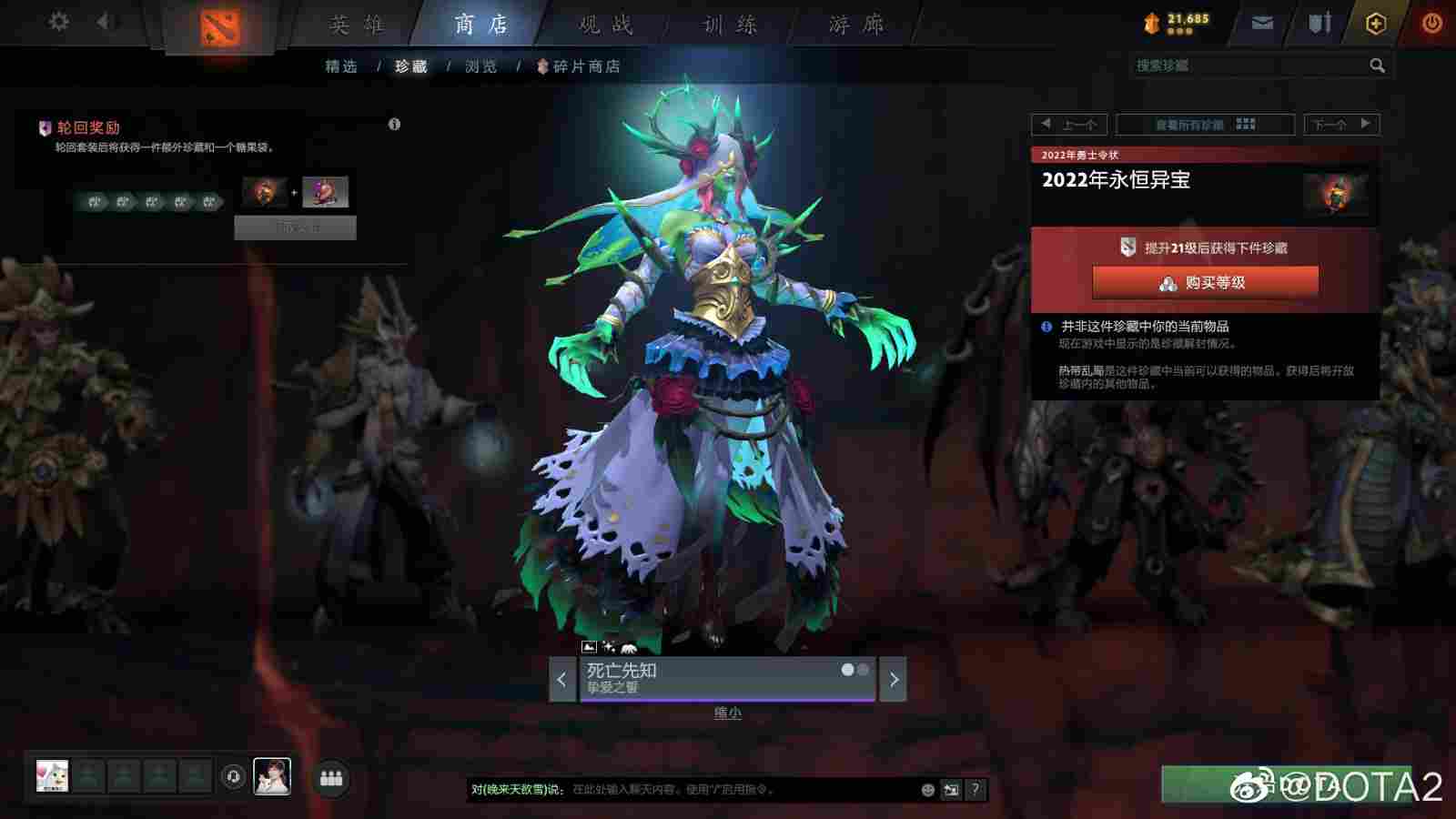1456x819 pixels.
Task: Open the 游廊 menu item
Action: click(856, 25)
